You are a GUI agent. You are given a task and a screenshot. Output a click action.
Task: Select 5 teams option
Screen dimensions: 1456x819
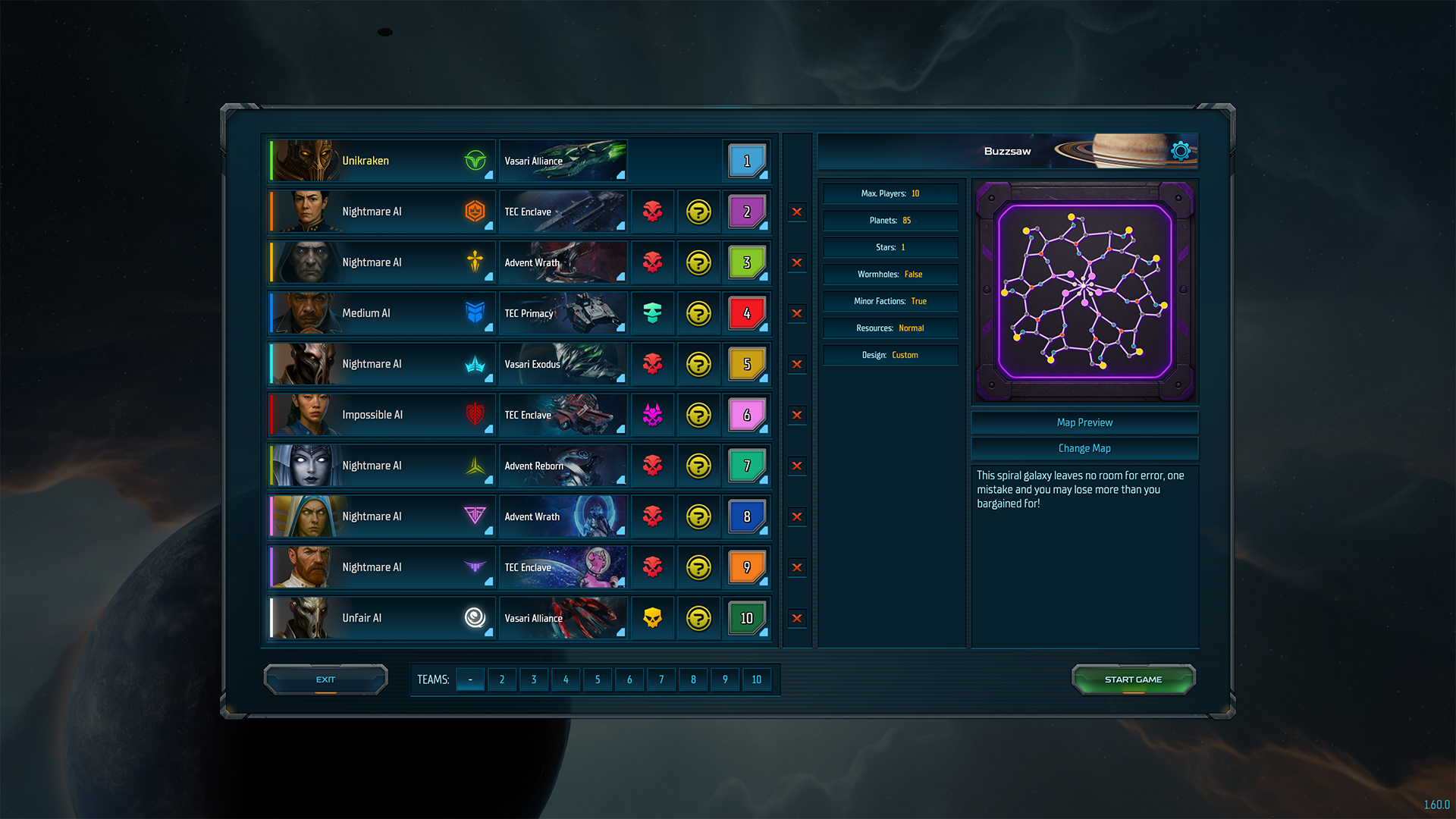coord(598,679)
